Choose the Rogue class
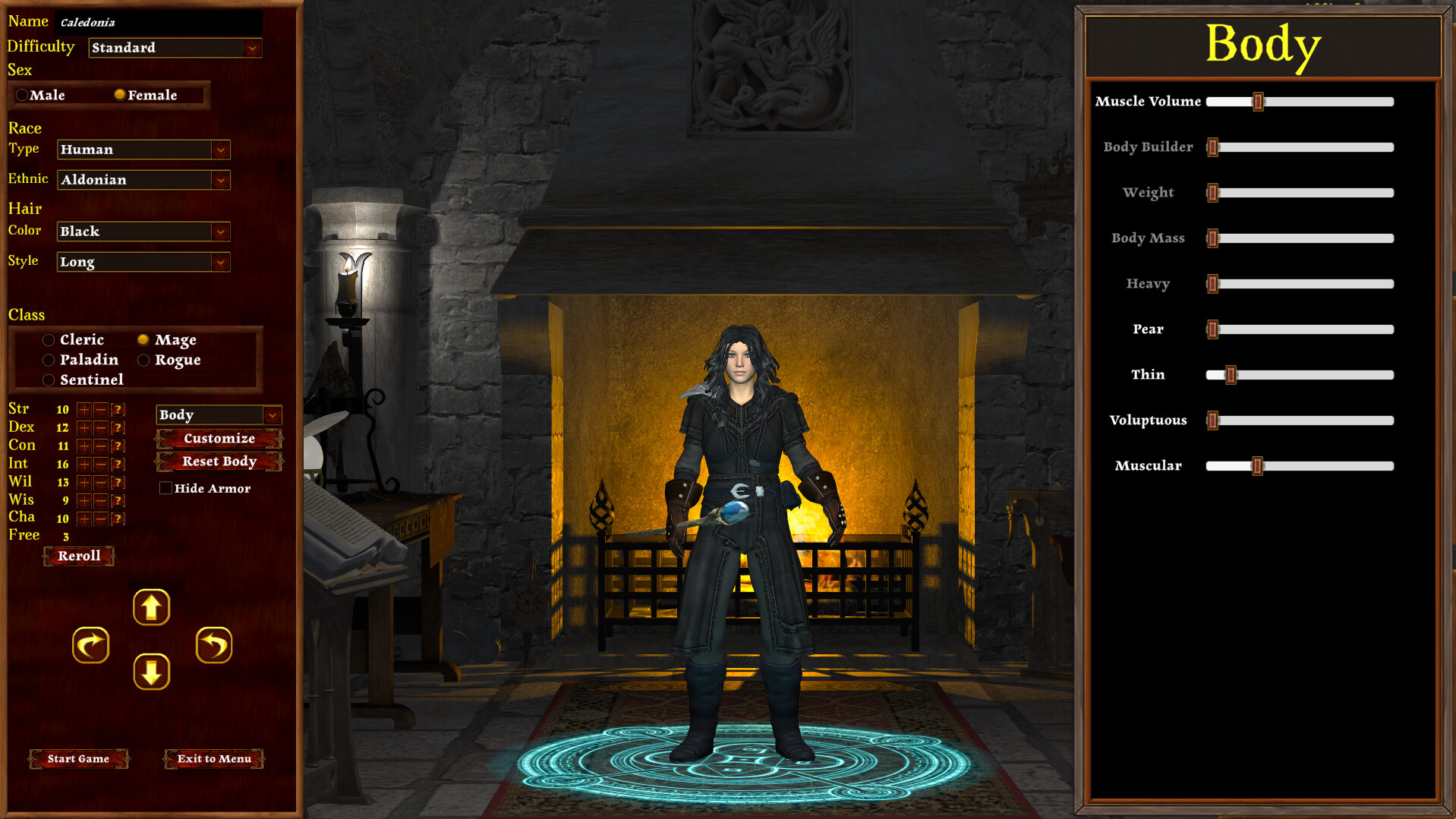 click(x=143, y=360)
